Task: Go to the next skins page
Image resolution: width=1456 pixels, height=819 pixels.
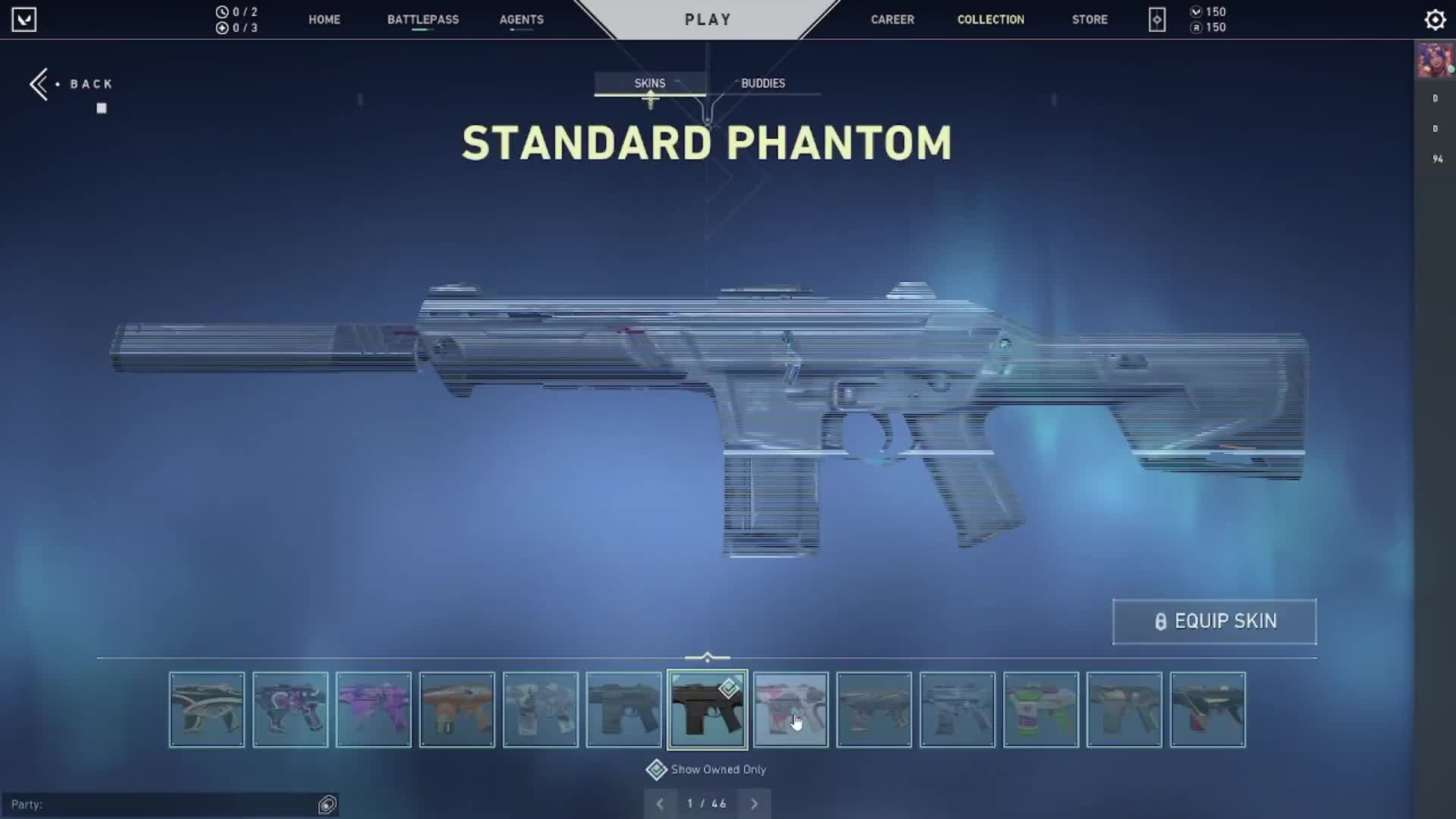Action: pyautogui.click(x=755, y=804)
